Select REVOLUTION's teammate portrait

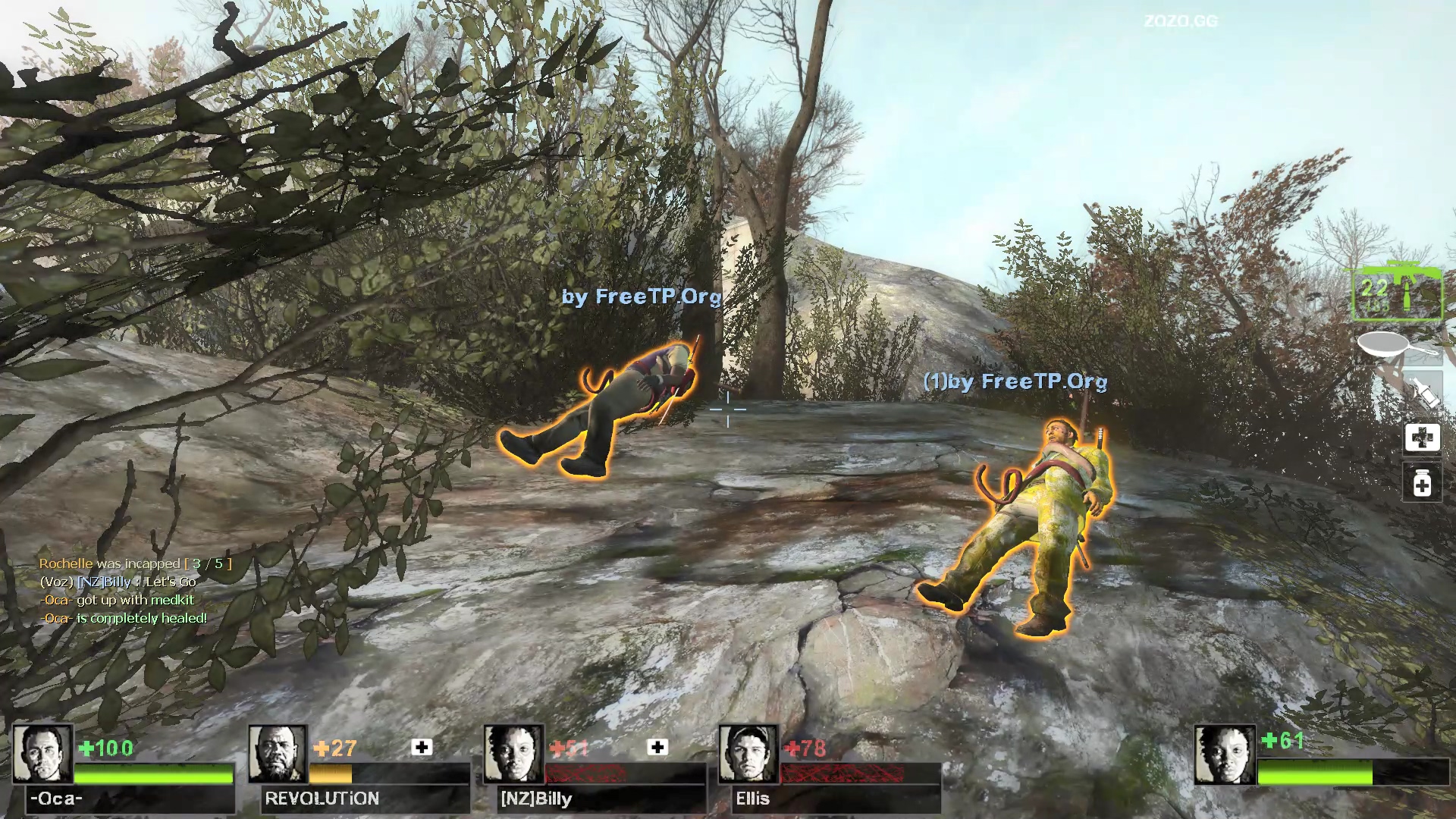coord(278,754)
